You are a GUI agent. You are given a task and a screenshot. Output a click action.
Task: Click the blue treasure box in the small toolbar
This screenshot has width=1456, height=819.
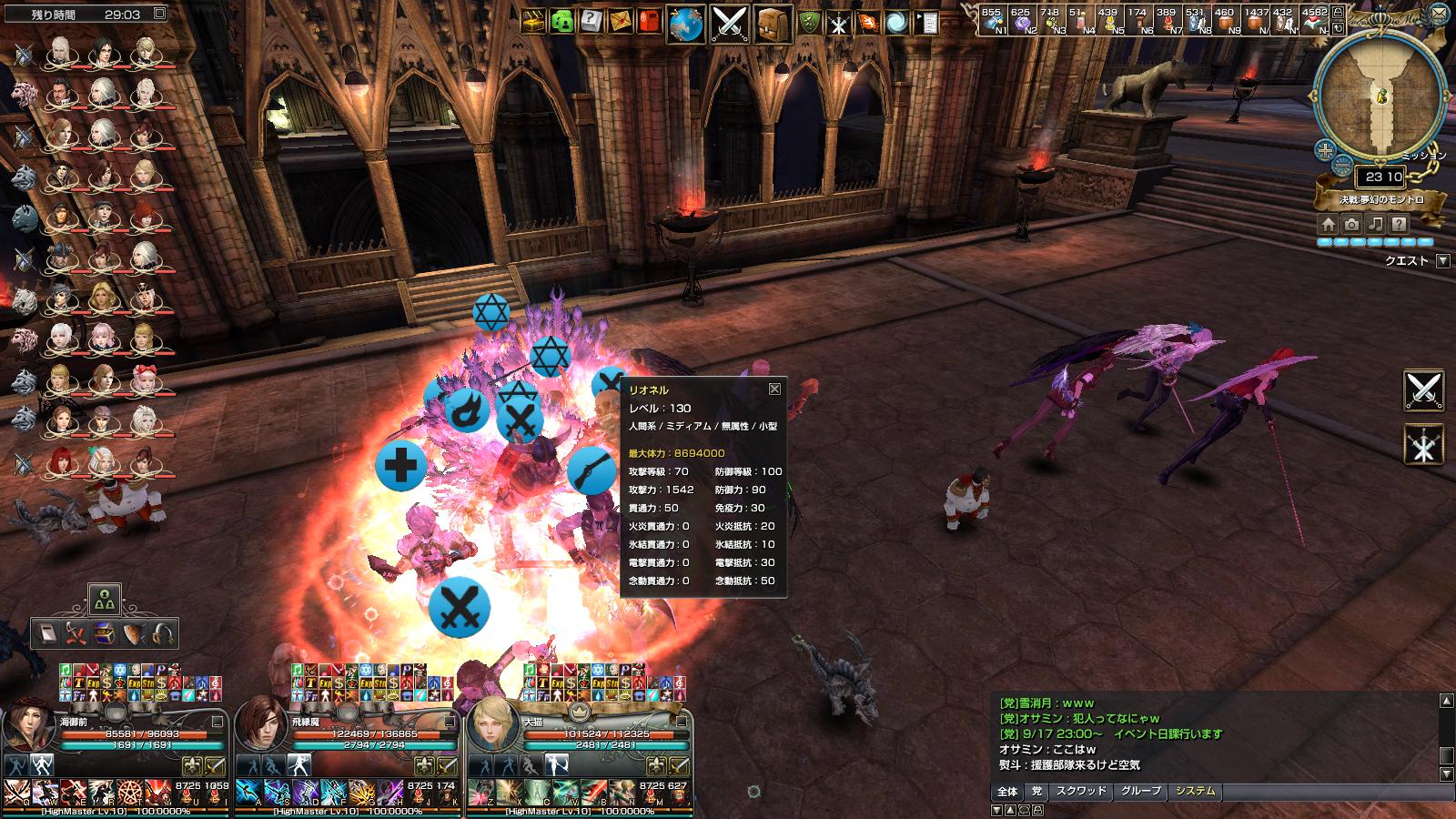[x=106, y=634]
